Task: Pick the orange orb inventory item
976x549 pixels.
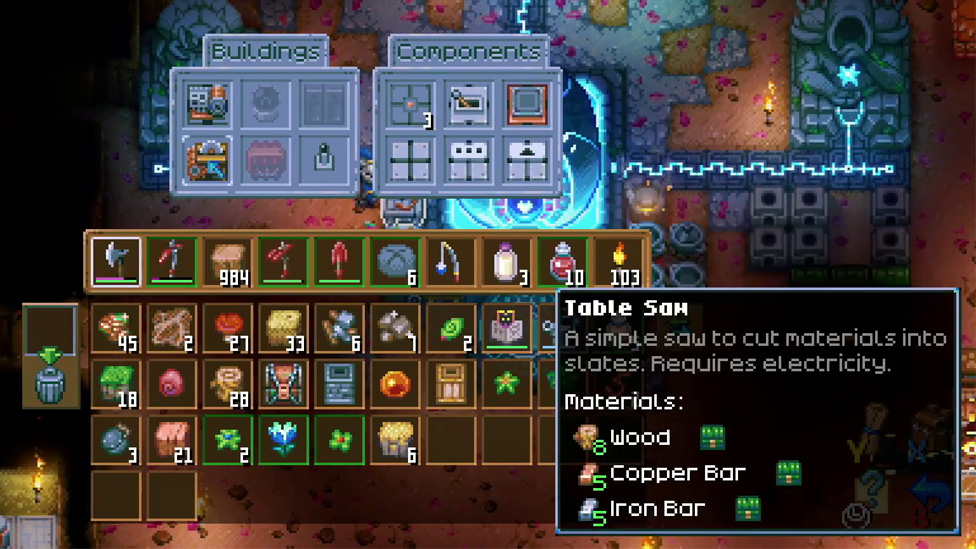Action: tap(395, 384)
